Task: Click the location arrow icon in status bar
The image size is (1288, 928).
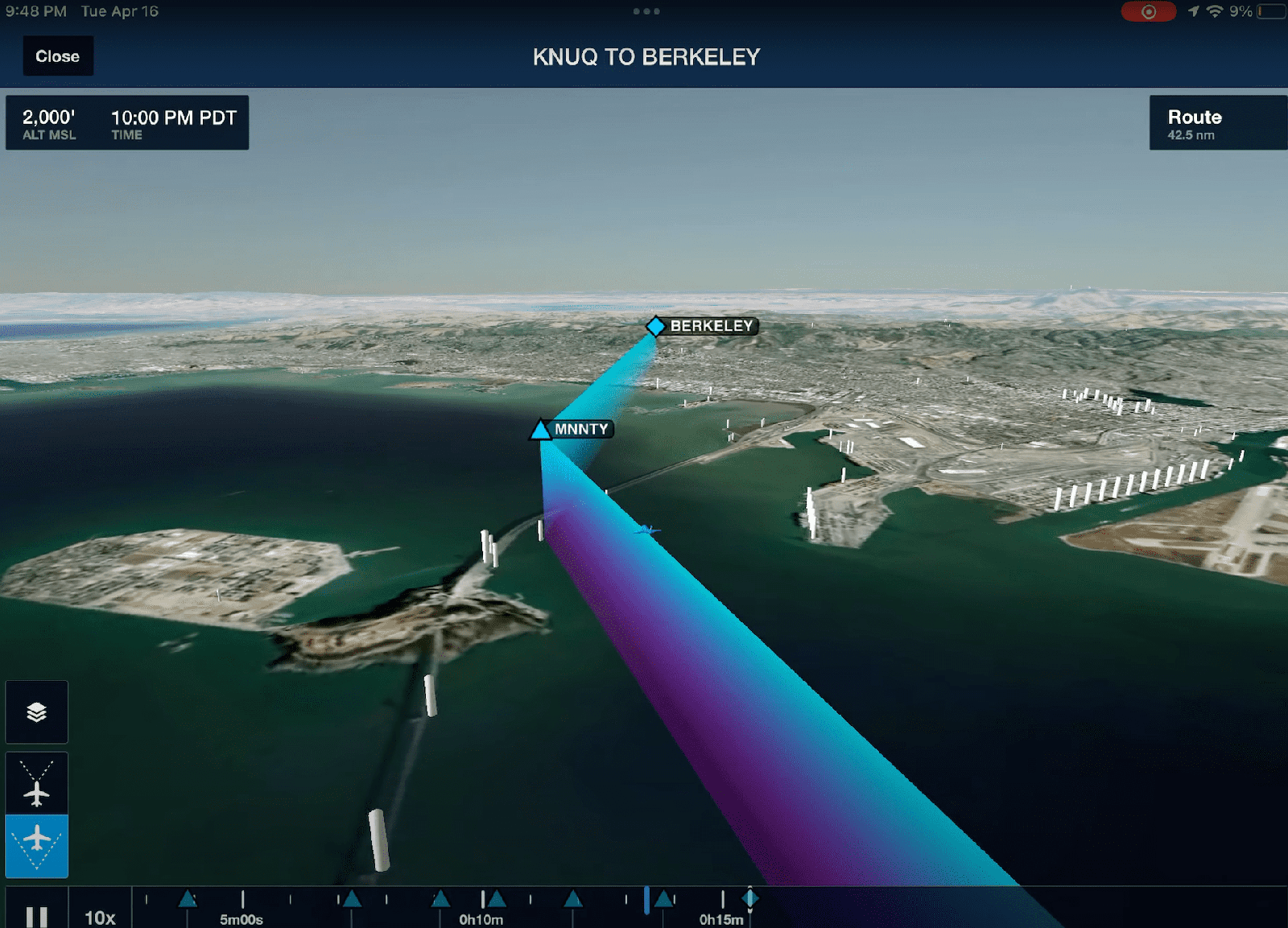Action: point(1195,11)
